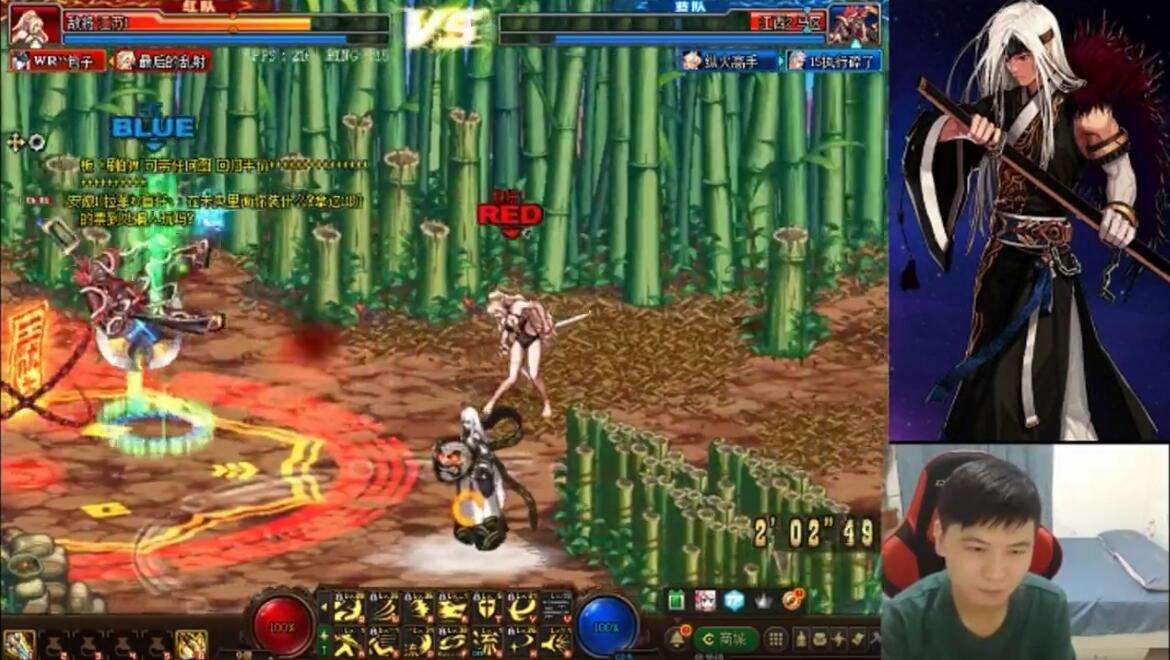Click the red team player portrait
1170x660 pixels.
[35, 24]
